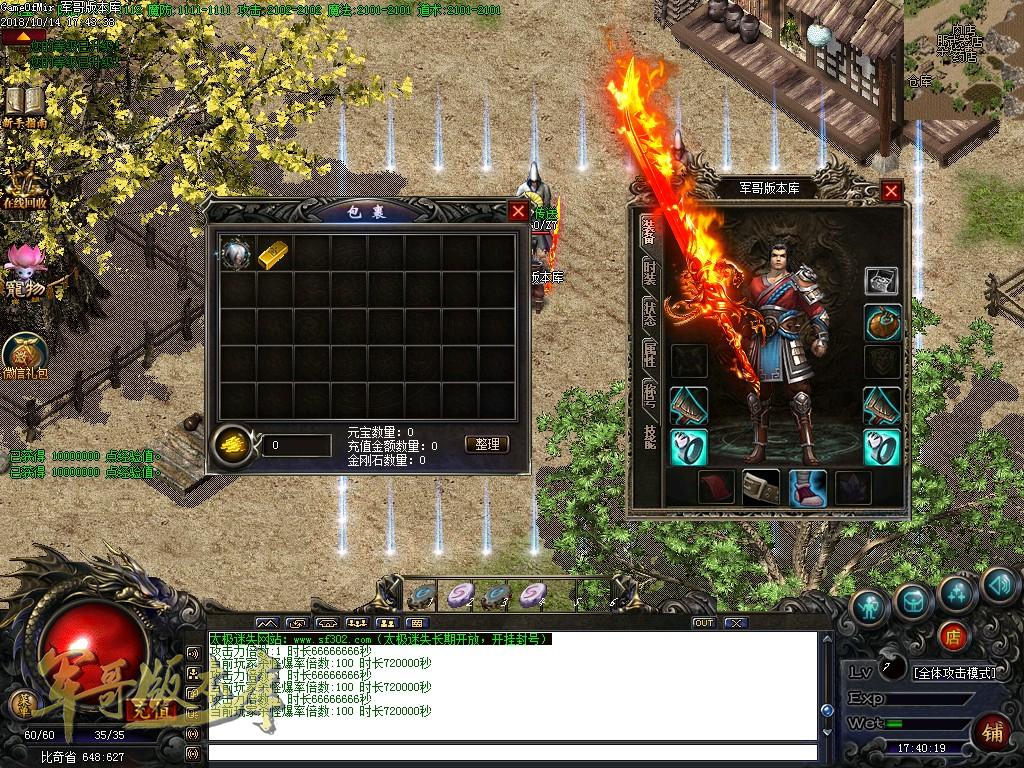1024x768 pixels.
Task: Toggle the 全体攻击模式 attack mode
Action: 955,672
